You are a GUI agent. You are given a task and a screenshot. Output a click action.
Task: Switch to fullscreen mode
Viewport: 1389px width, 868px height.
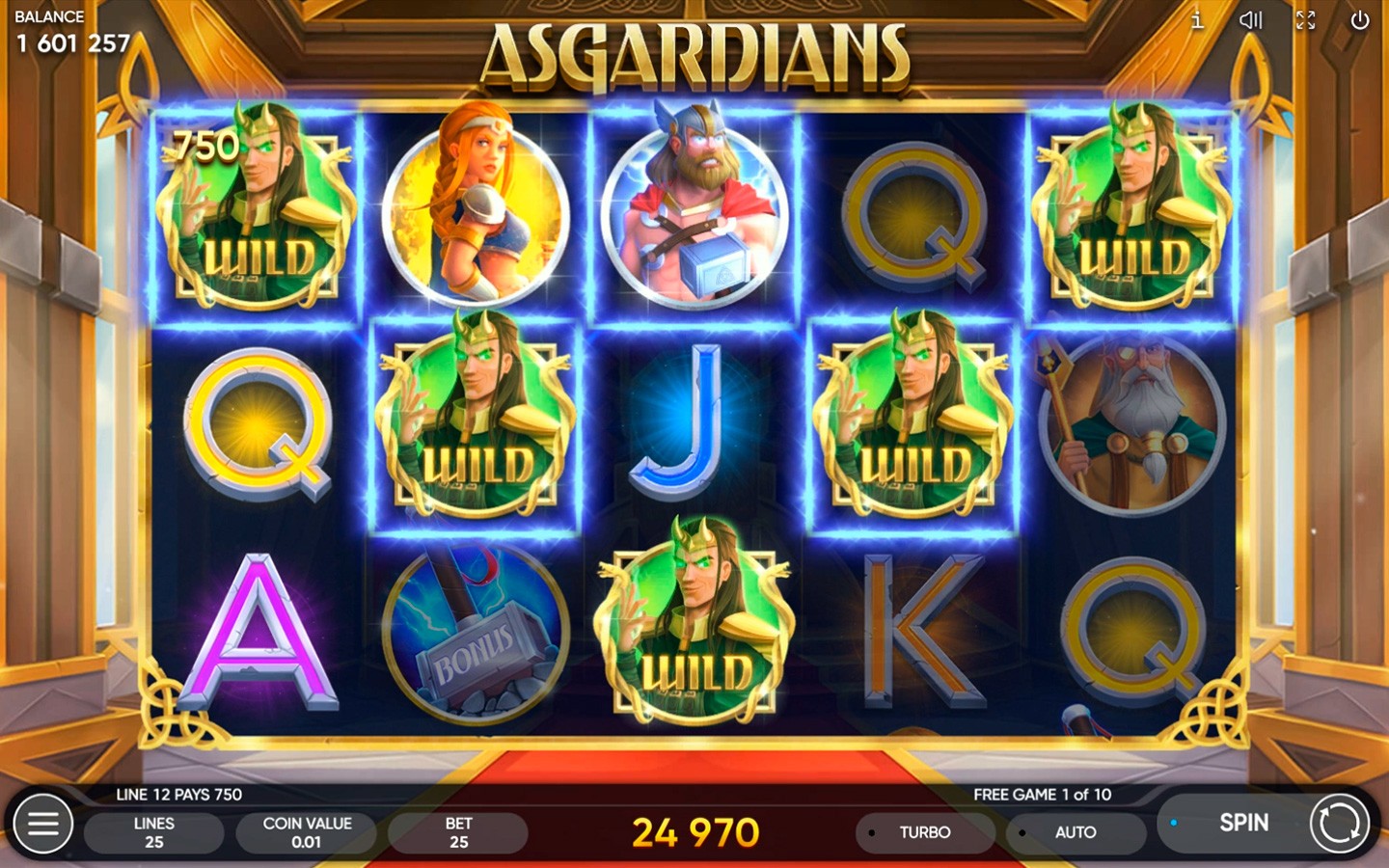[1305, 20]
